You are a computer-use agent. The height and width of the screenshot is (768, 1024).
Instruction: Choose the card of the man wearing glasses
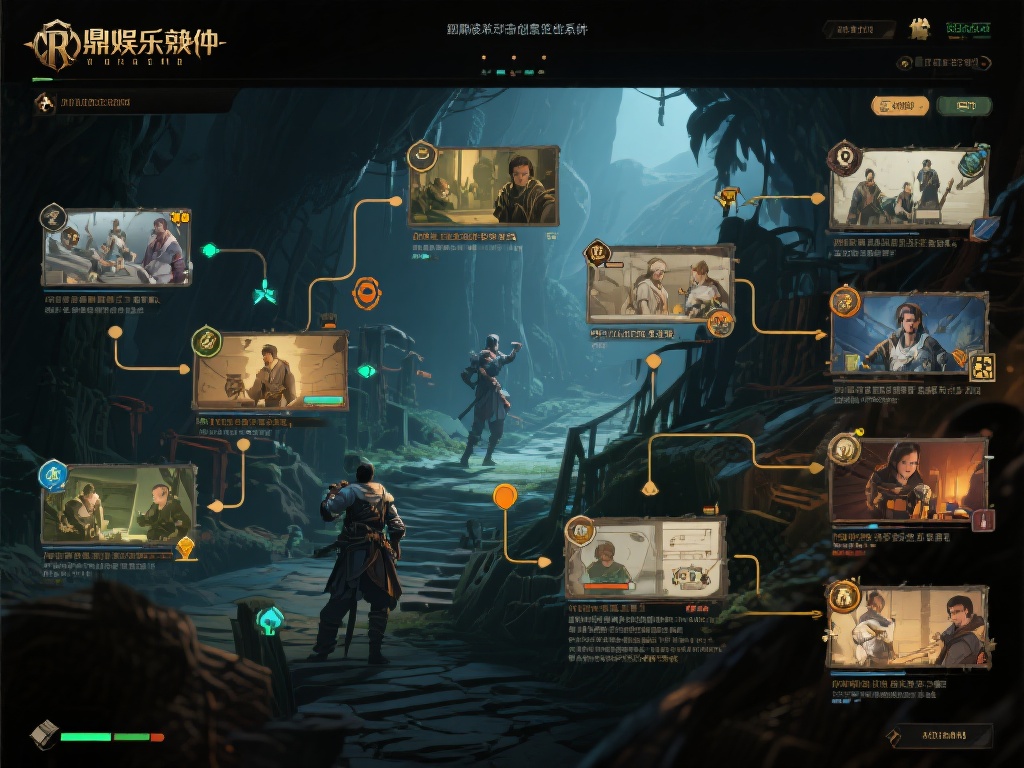coord(909,627)
